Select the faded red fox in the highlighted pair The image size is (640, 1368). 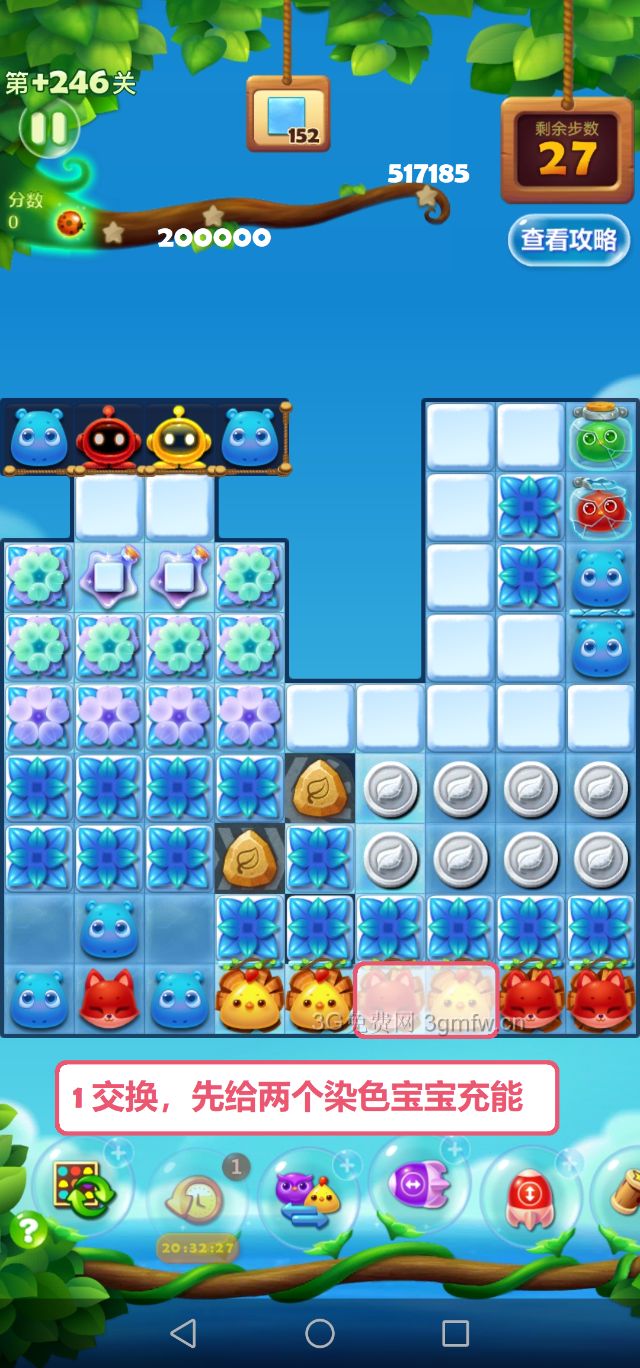(391, 1000)
